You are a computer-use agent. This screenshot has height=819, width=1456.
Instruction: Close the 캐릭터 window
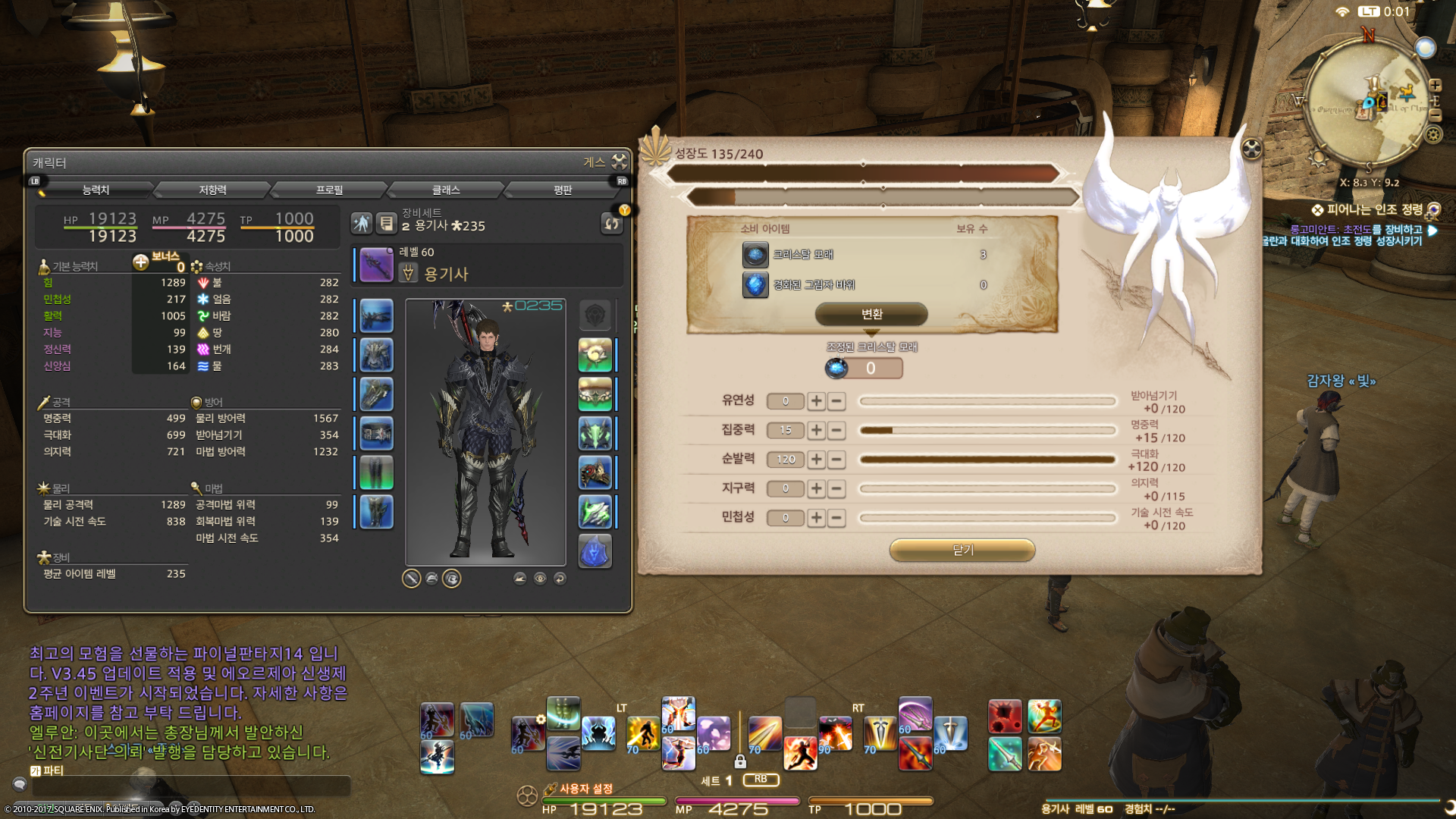click(x=620, y=162)
